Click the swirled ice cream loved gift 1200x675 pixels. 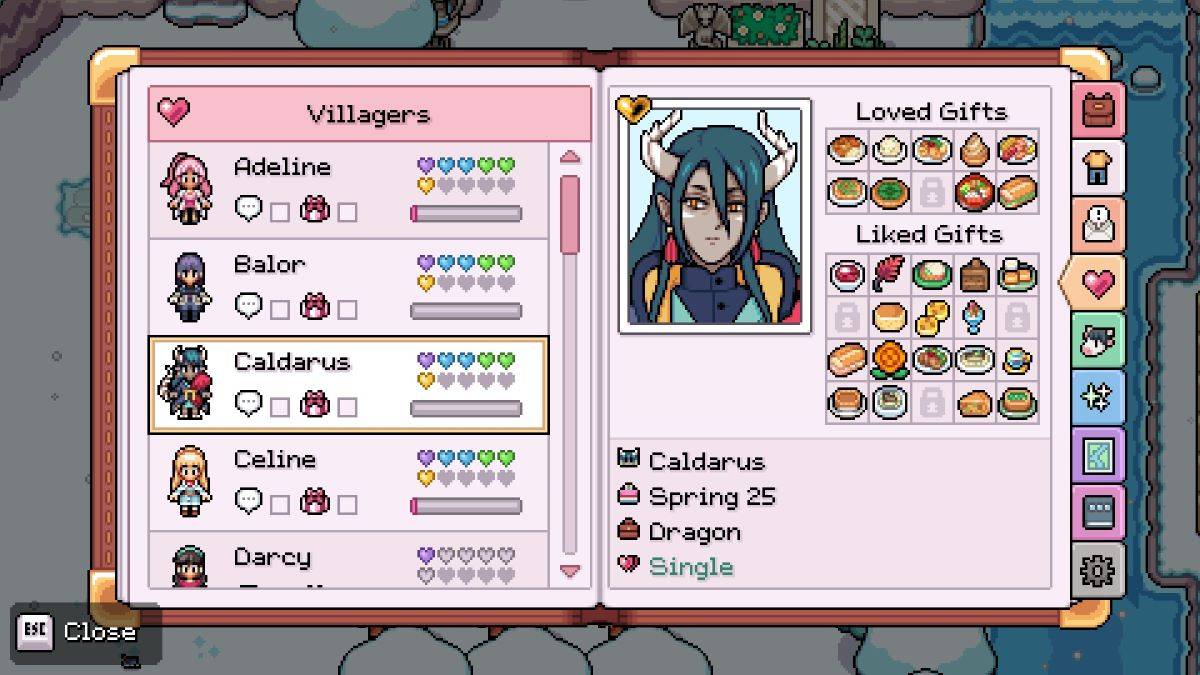tap(974, 150)
